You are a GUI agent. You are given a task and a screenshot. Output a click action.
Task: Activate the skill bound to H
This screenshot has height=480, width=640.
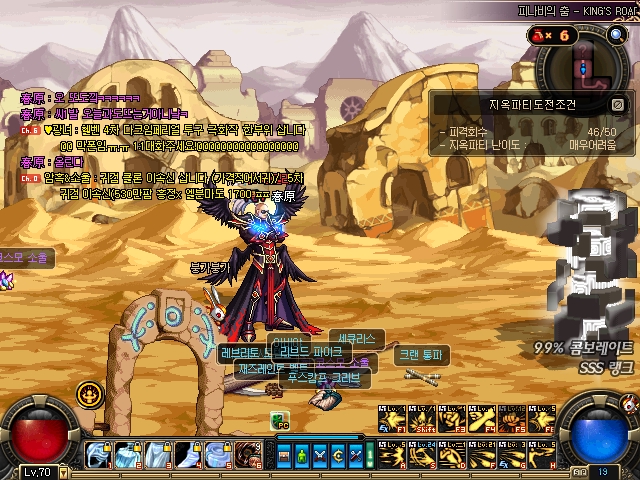click(x=541, y=455)
